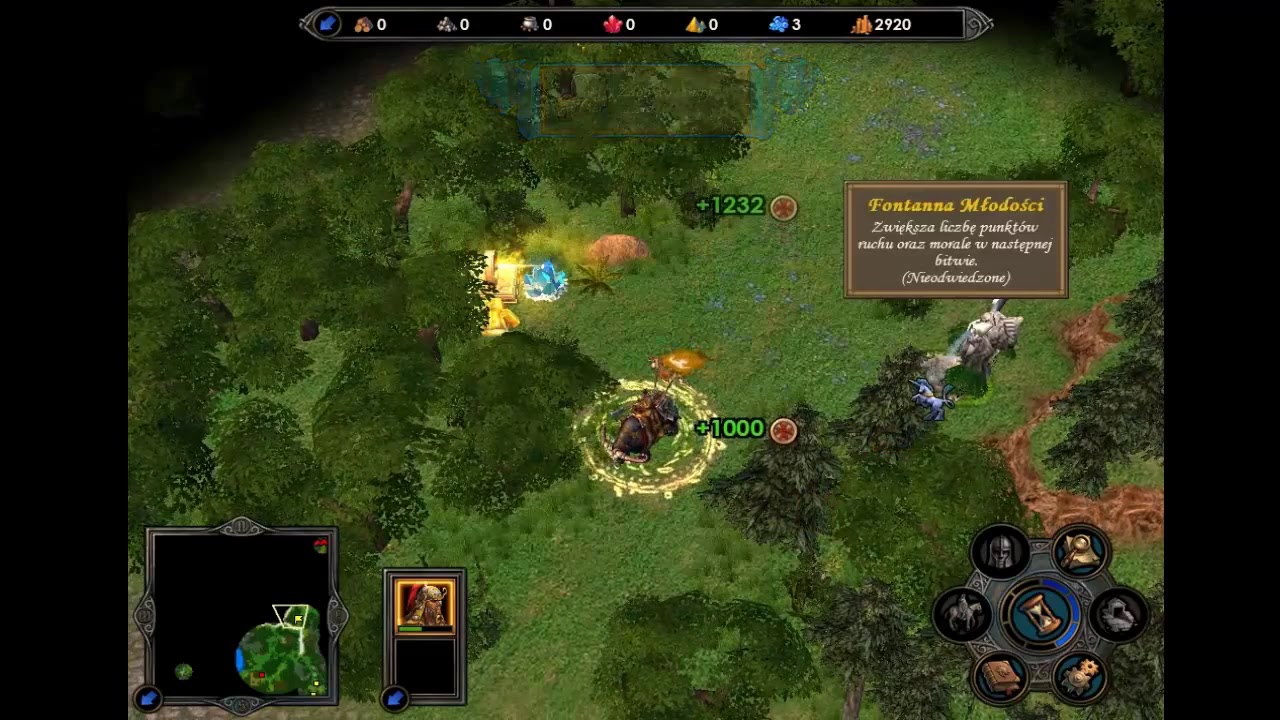The height and width of the screenshot is (720, 1280).
Task: Select the horse rider move button
Action: (963, 613)
